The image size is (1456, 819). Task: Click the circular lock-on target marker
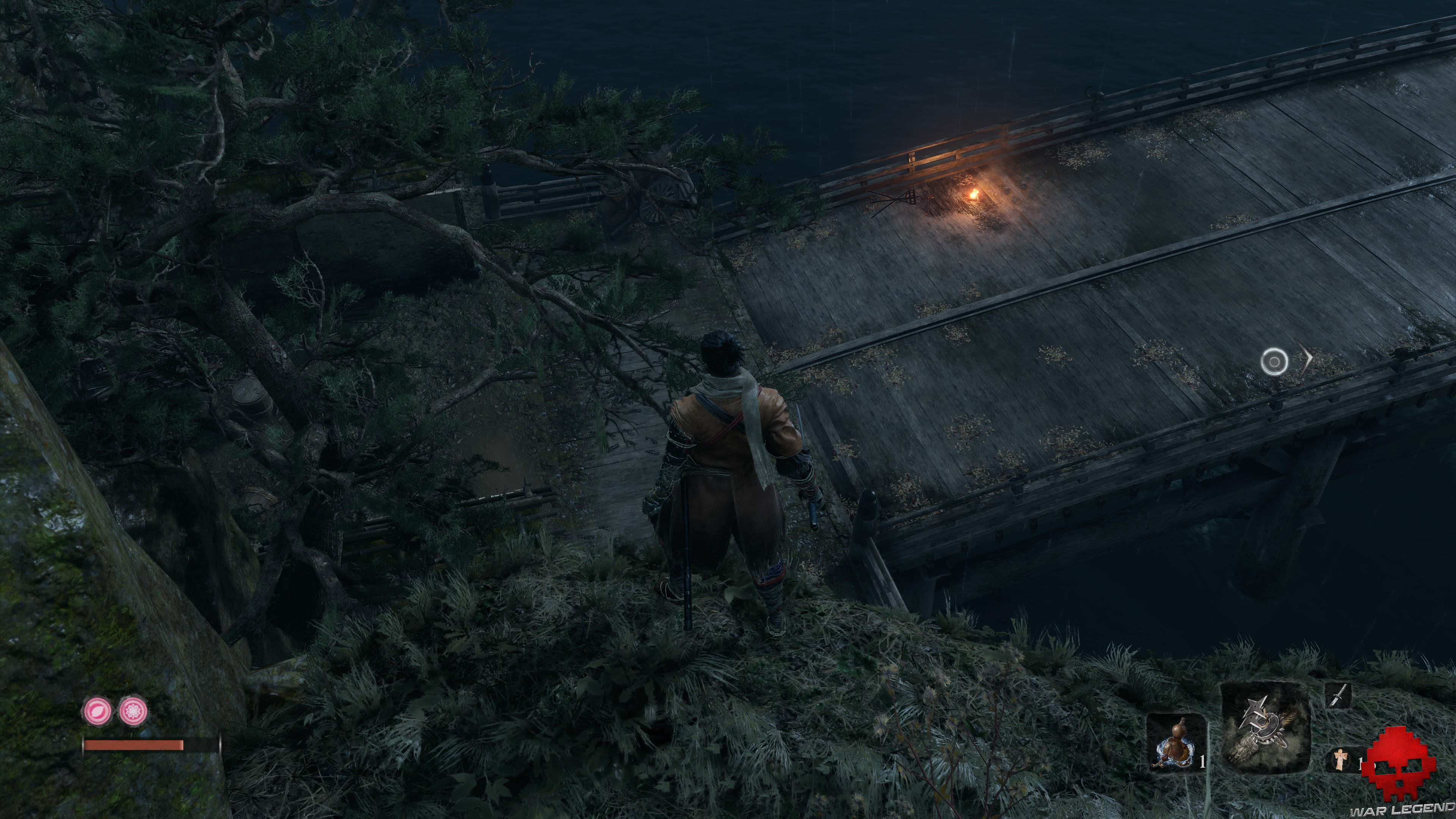tap(1274, 361)
